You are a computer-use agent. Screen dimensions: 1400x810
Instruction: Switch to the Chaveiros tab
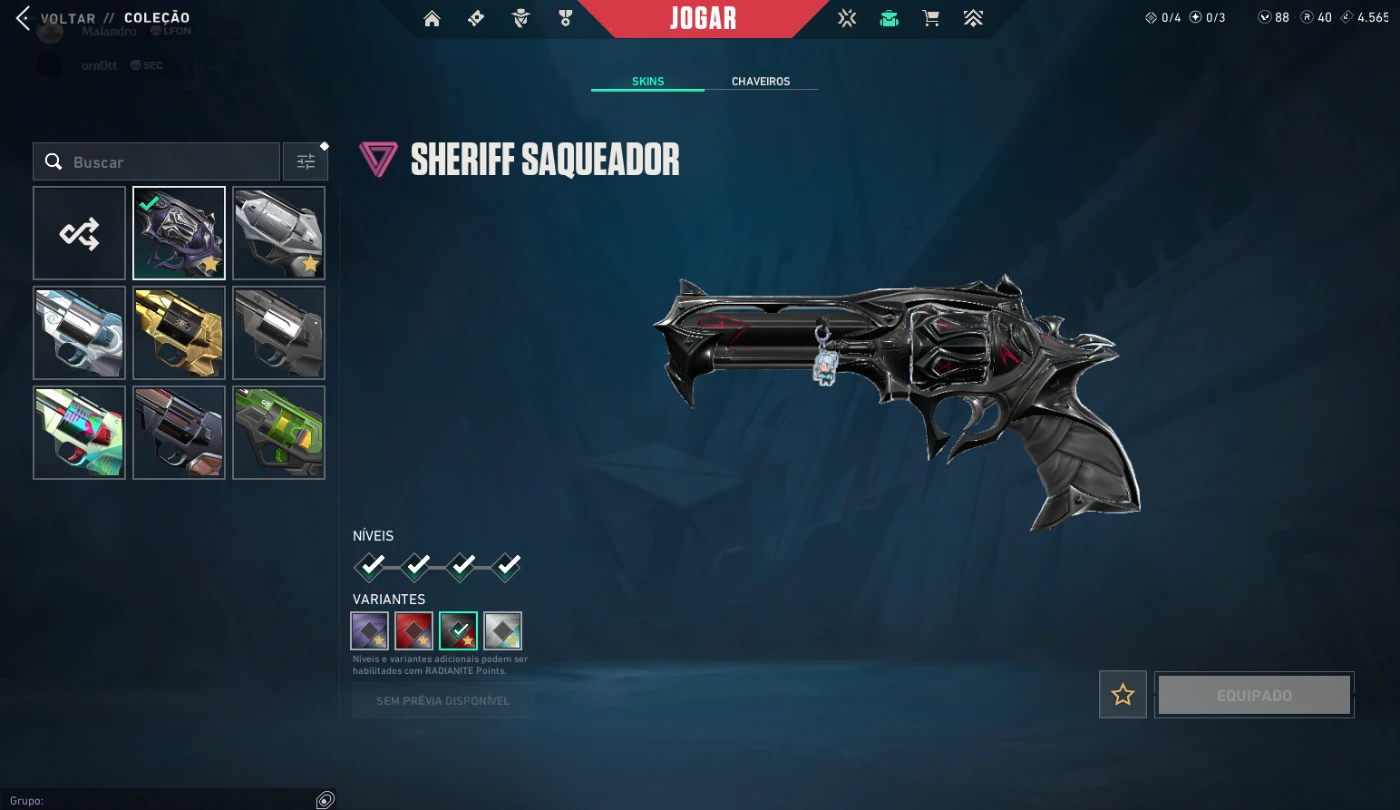(x=760, y=81)
